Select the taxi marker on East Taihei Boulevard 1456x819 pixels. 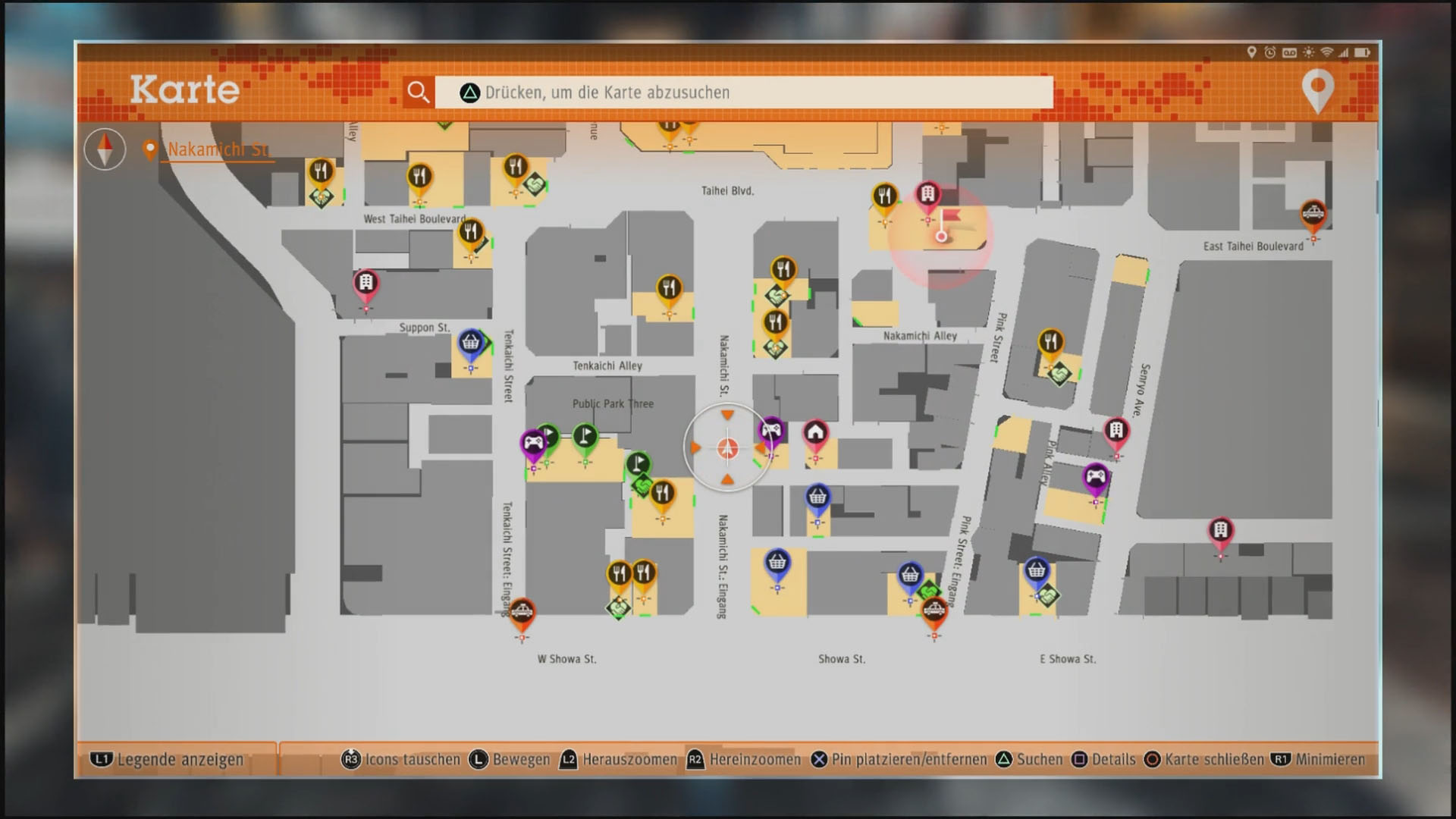1313,214
